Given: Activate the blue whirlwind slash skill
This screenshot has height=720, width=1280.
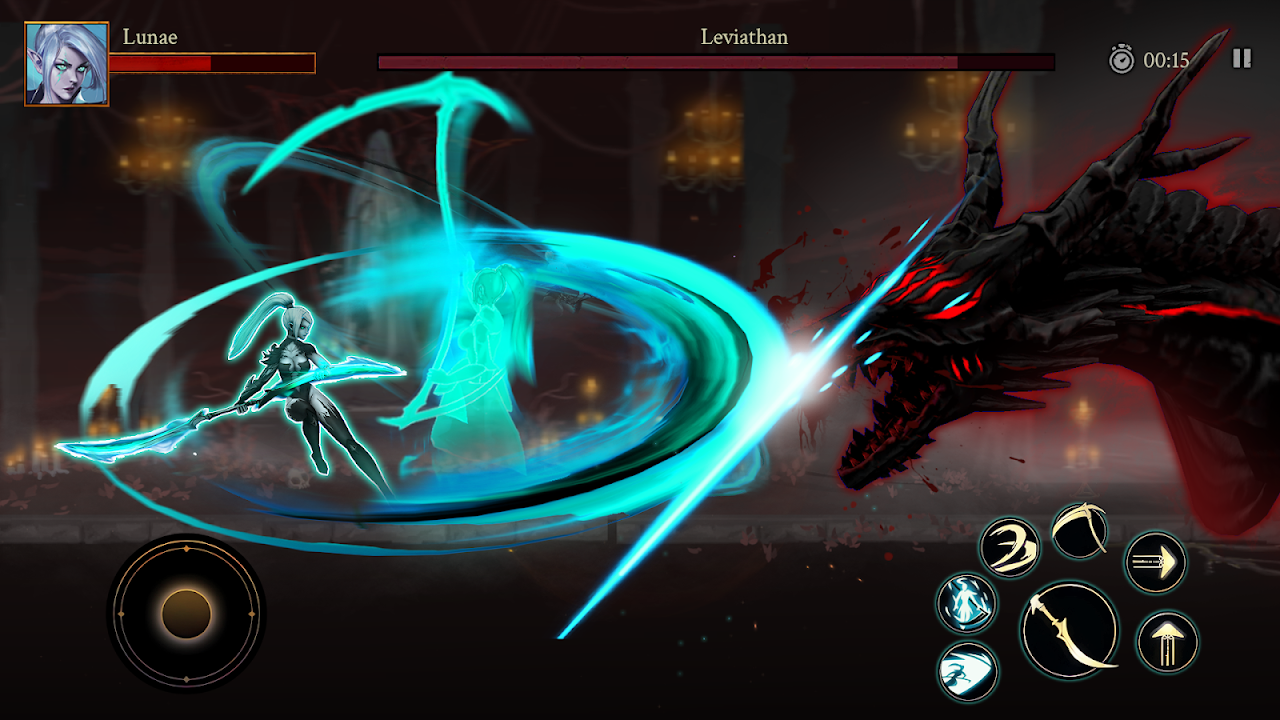Looking at the screenshot, I should 968,670.
